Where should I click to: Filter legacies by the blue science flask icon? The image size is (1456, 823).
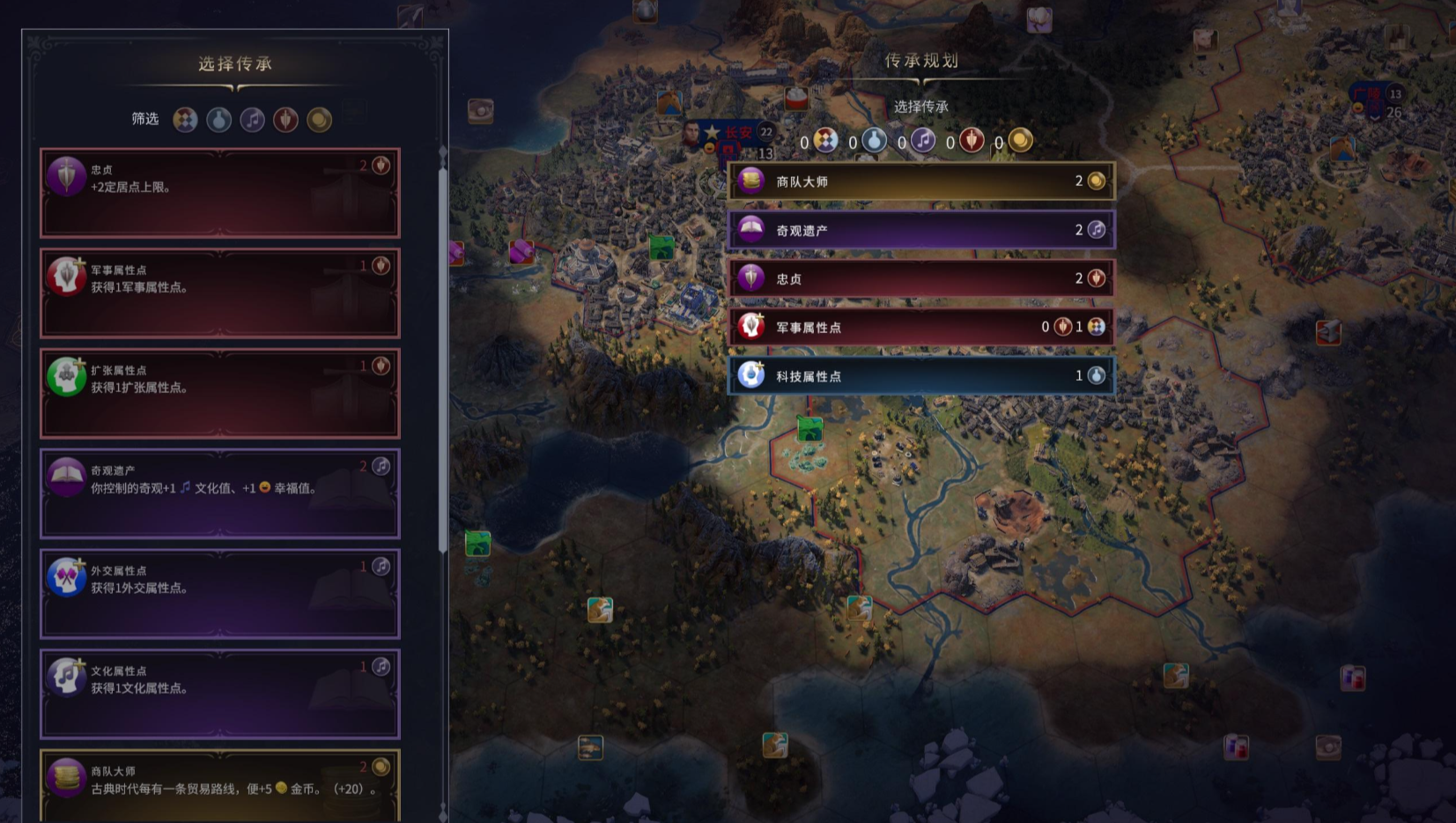pyautogui.click(x=219, y=120)
